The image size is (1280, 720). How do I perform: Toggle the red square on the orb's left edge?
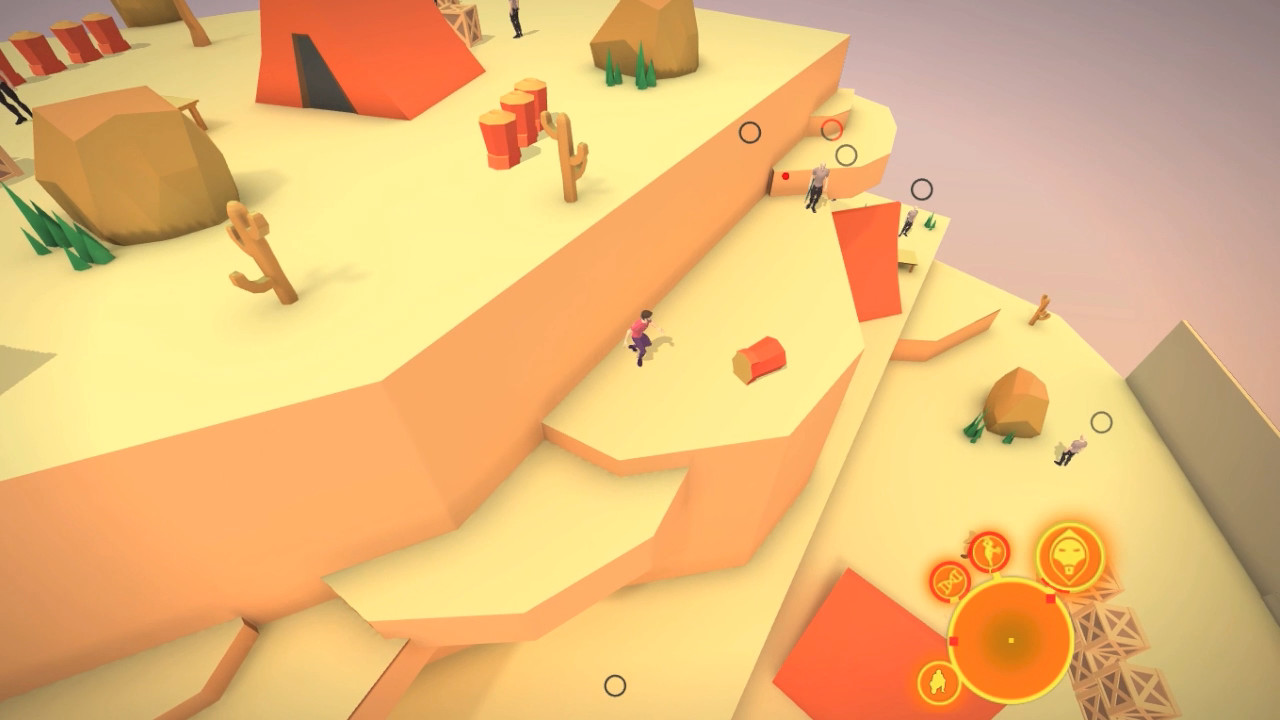(x=954, y=641)
